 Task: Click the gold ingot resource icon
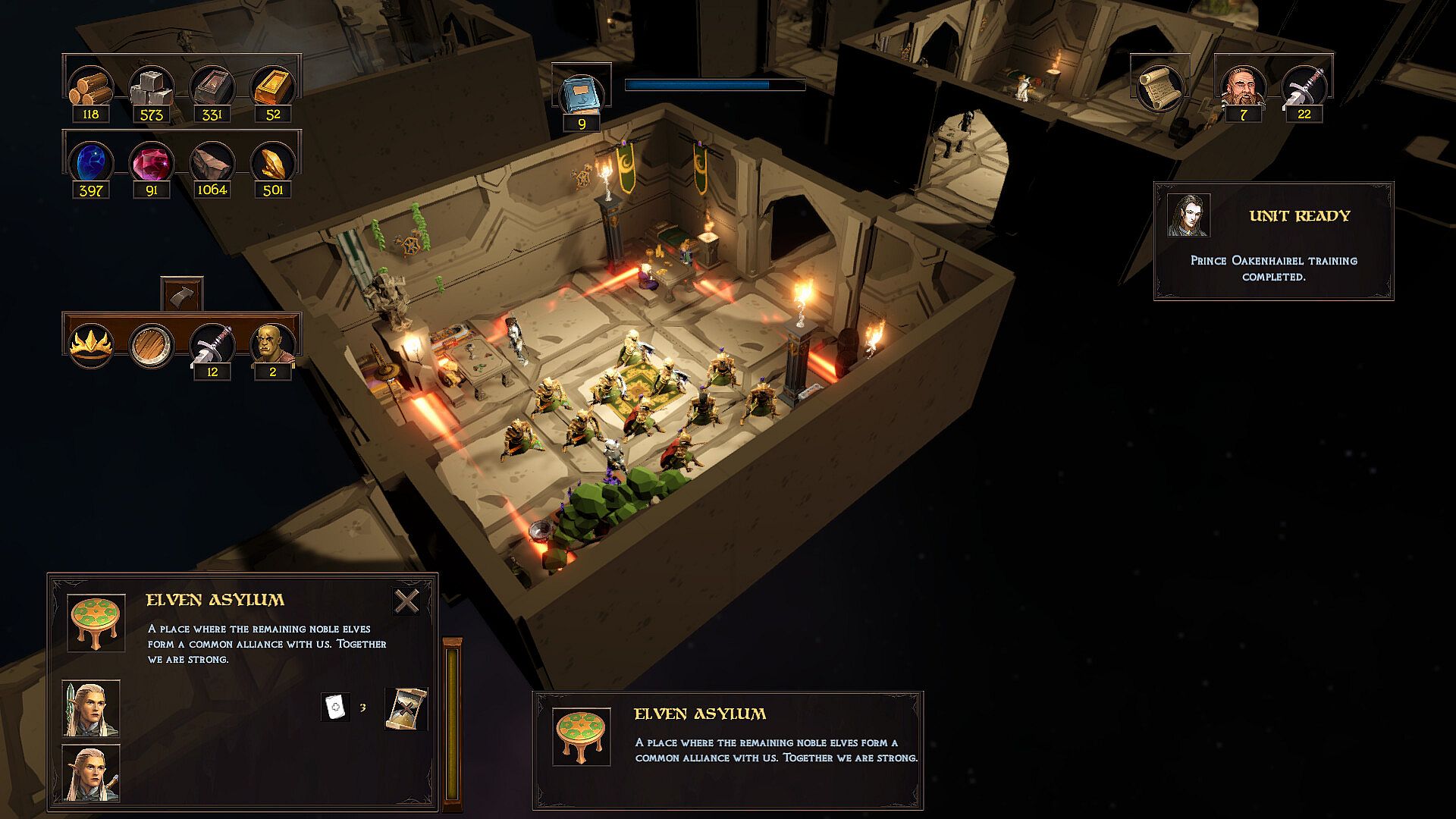pyautogui.click(x=273, y=87)
